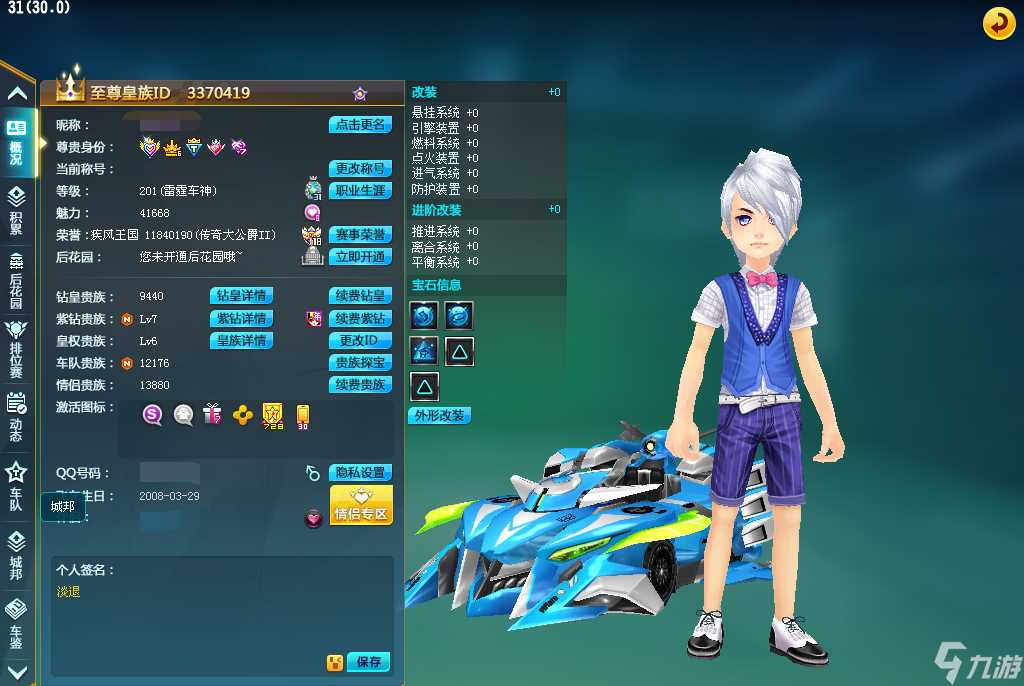Viewport: 1024px width, 686px height.
Task: Renew with the 续费钻皇 button
Action: tap(360, 296)
